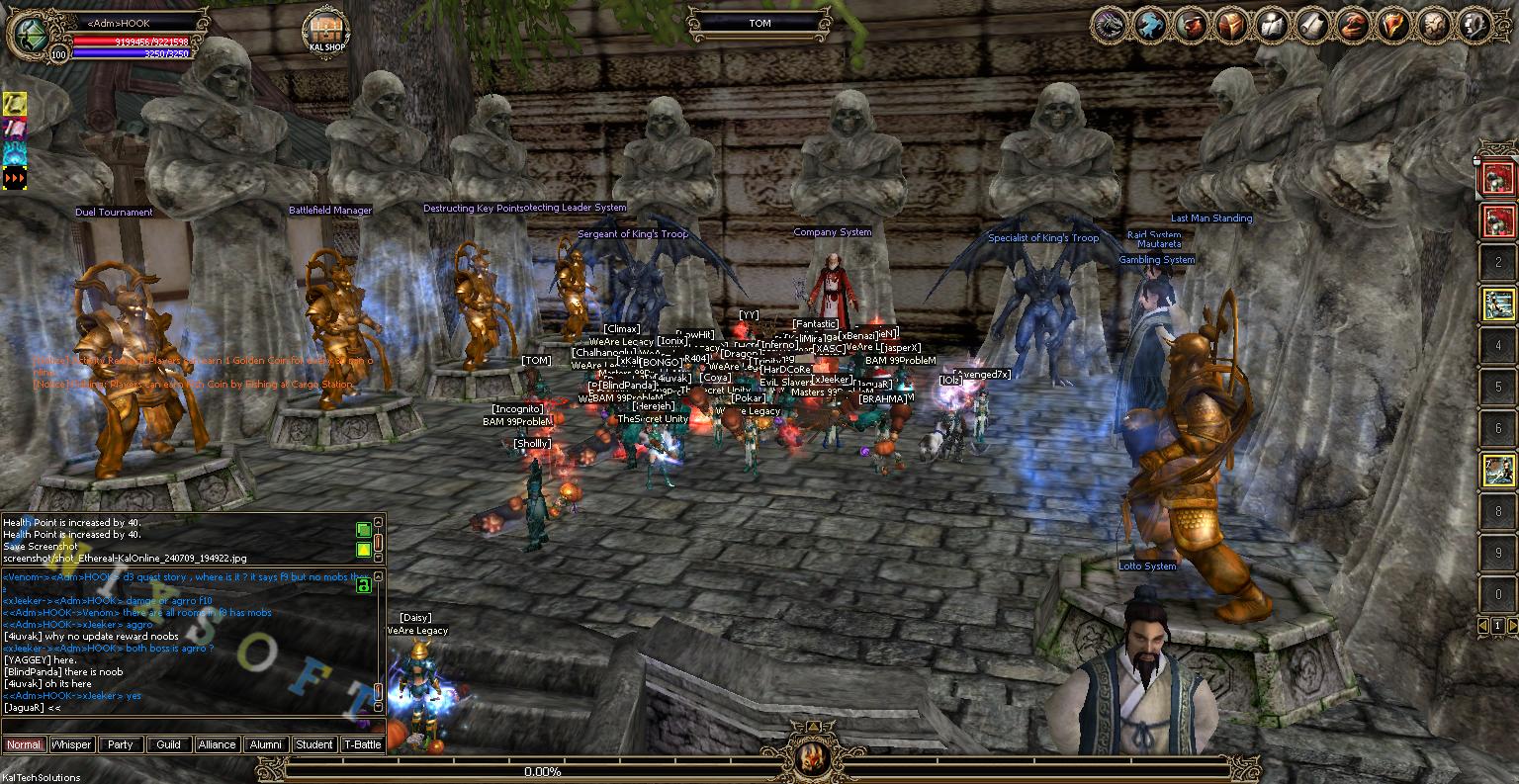Click the green 'a' chat toggle button
This screenshot has height=784, width=1519.
pyautogui.click(x=363, y=585)
